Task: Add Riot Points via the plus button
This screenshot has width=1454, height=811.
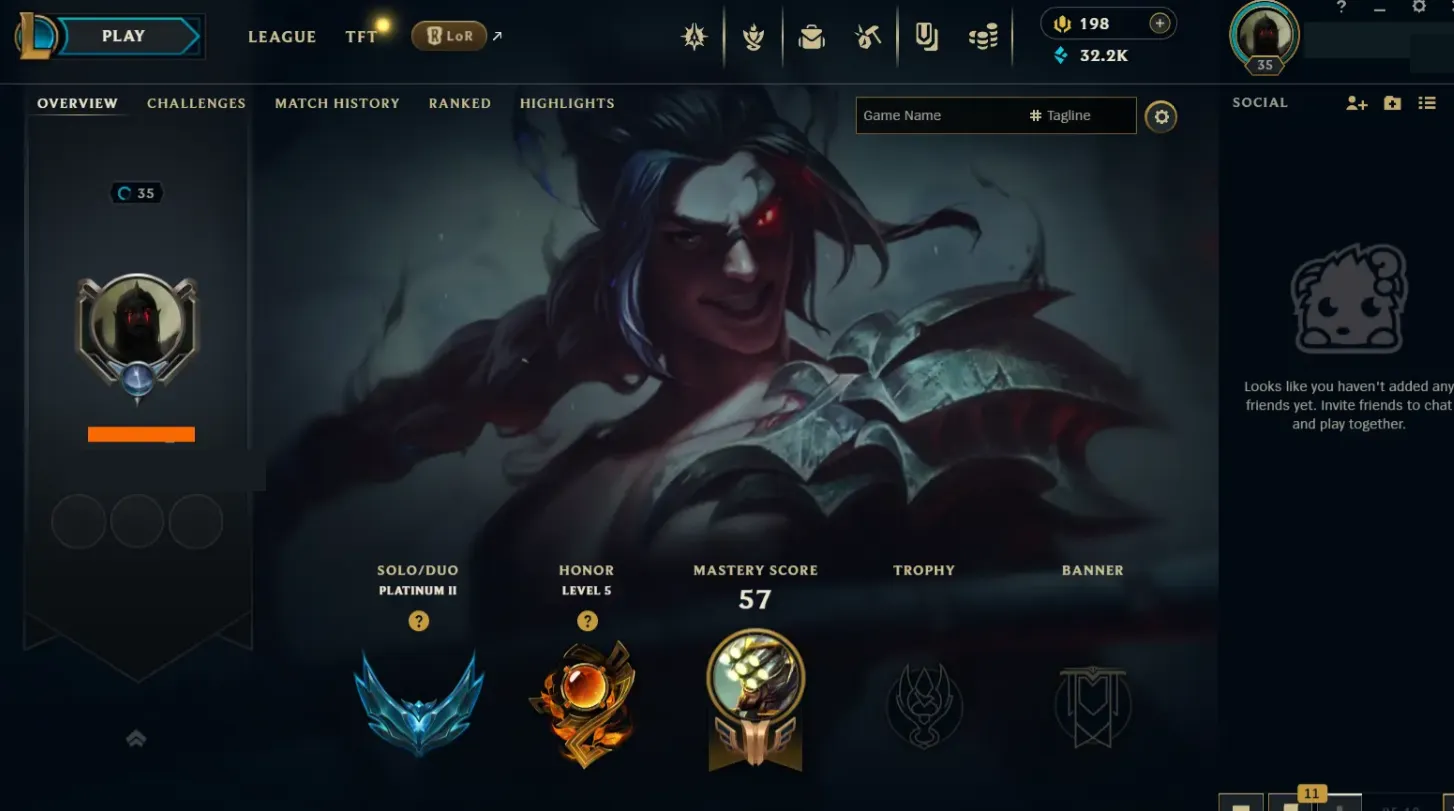Action: (1160, 23)
